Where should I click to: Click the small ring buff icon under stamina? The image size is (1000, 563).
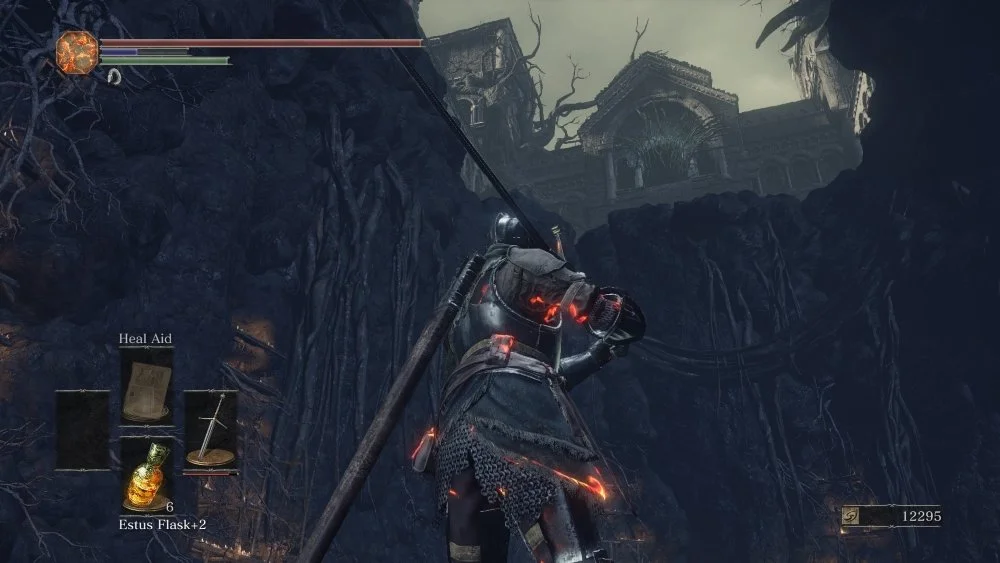click(x=114, y=76)
